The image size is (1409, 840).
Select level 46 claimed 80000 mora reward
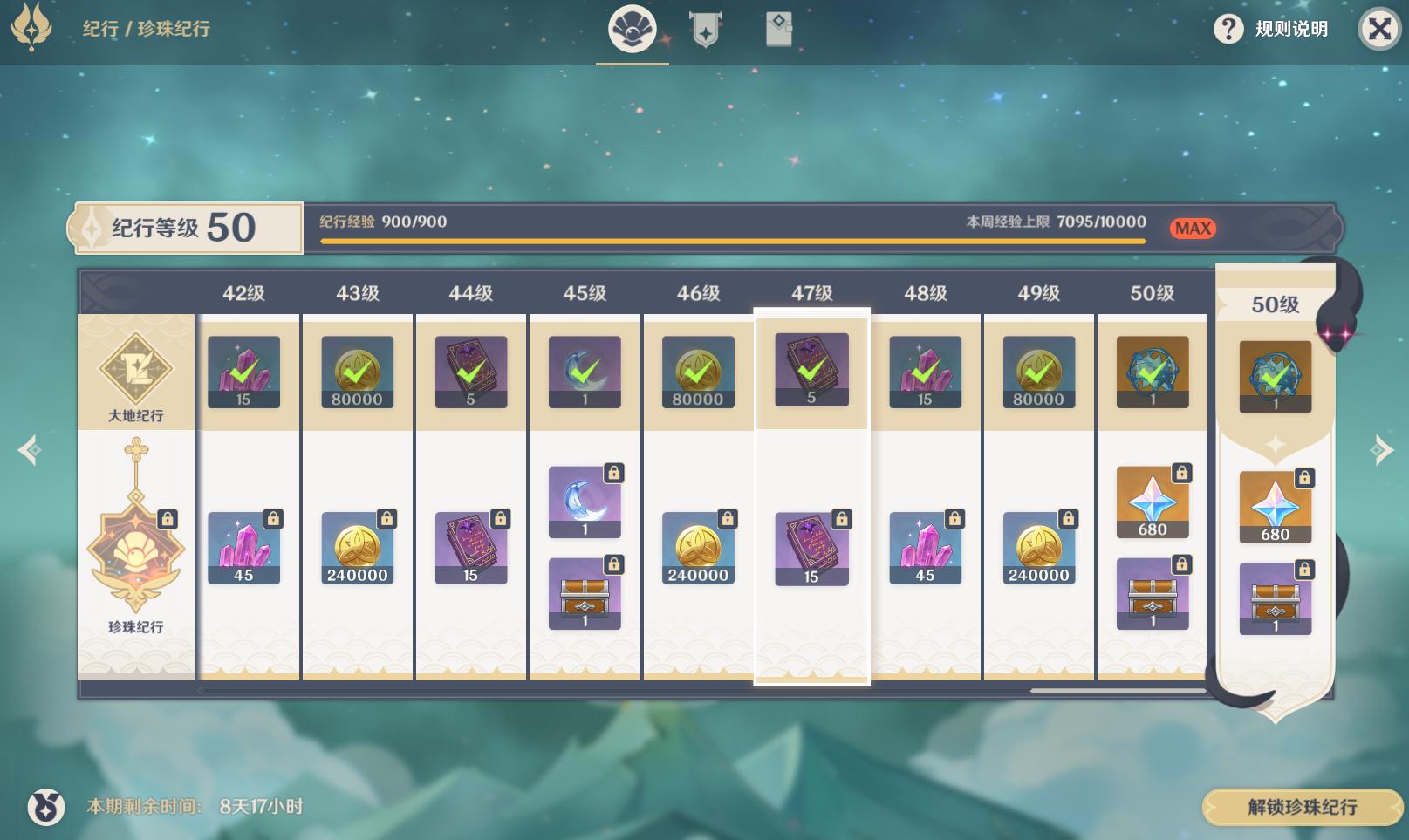coord(698,372)
